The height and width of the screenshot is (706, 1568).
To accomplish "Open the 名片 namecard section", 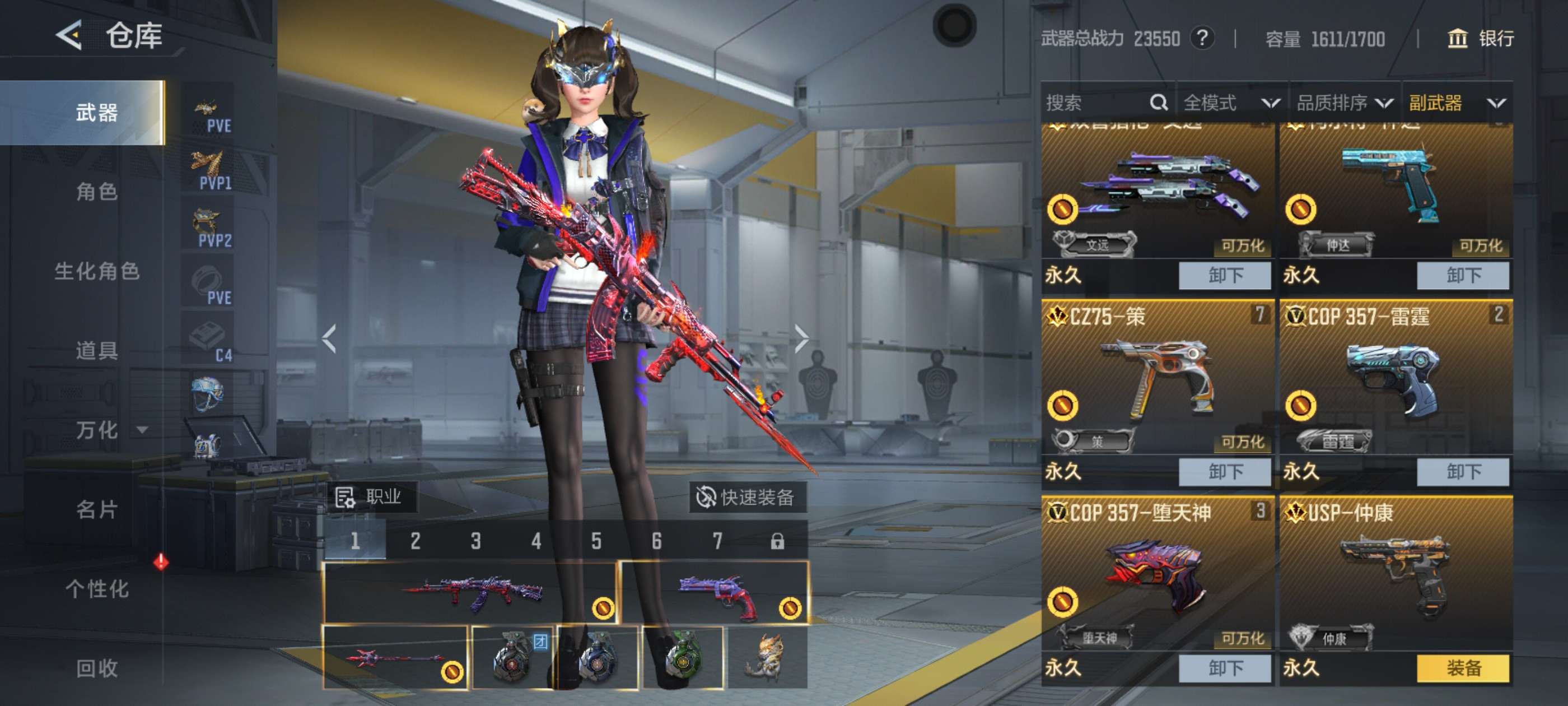I will pos(96,509).
